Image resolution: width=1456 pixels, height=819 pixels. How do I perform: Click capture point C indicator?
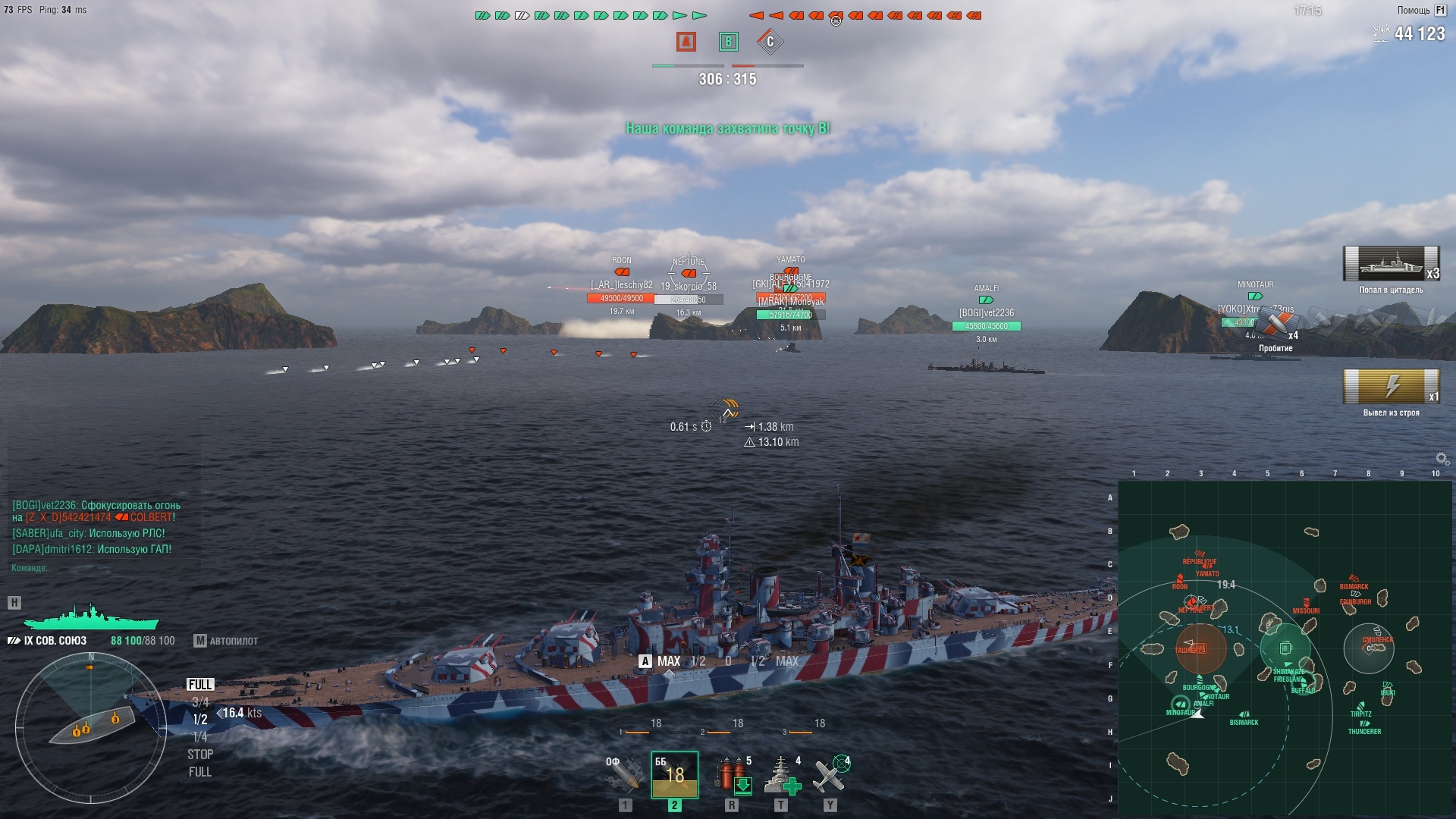pos(770,42)
